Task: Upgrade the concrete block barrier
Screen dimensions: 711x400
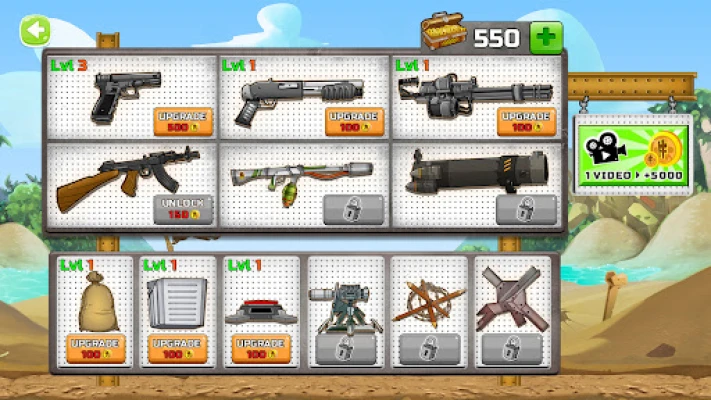Action: point(179,348)
